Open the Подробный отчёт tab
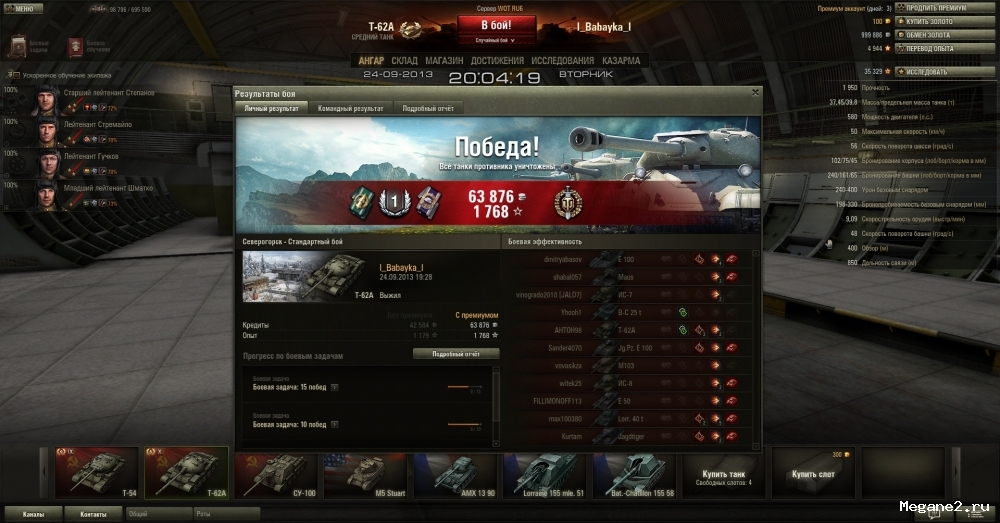 (428, 108)
